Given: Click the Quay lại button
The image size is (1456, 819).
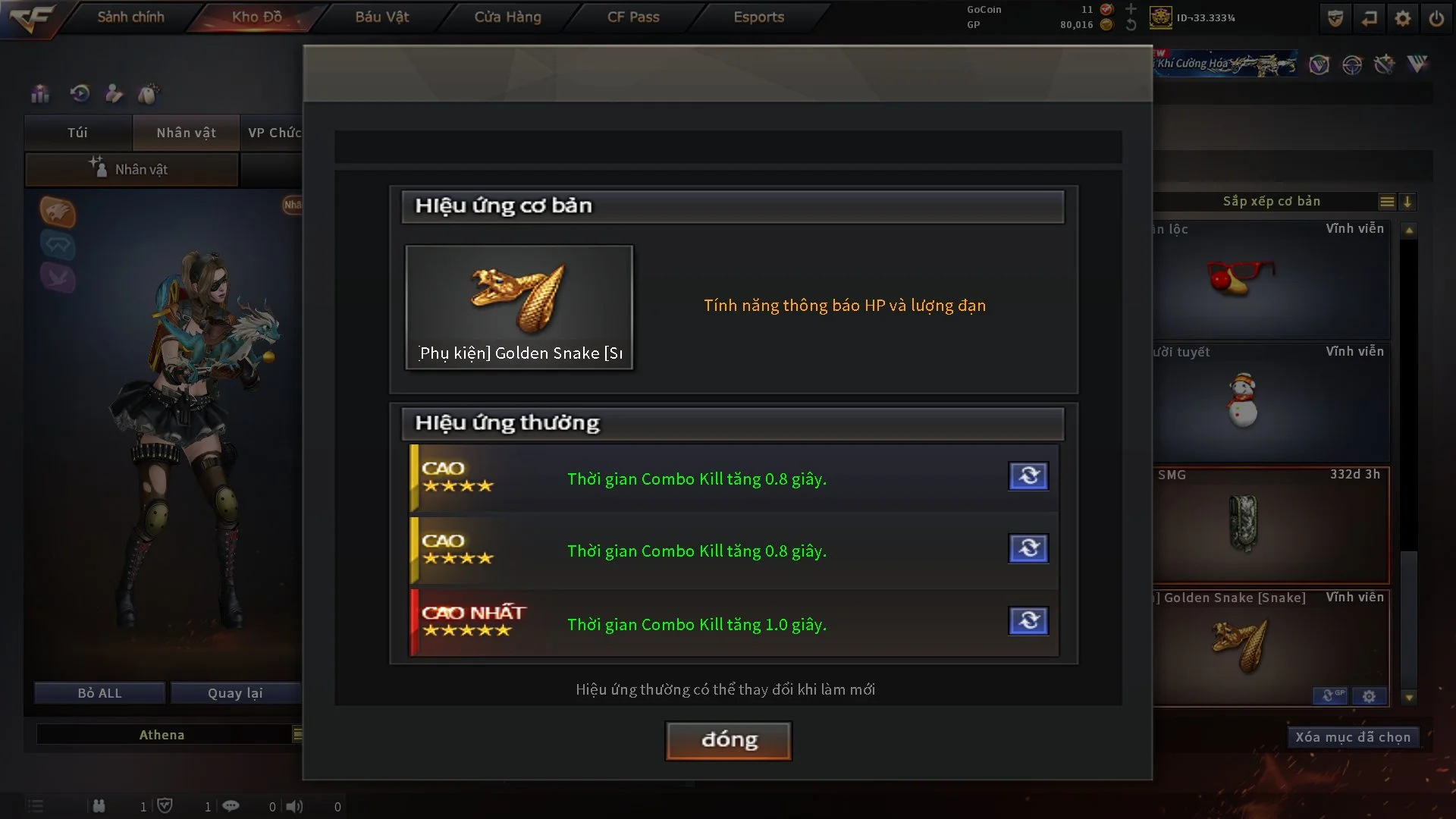Looking at the screenshot, I should pyautogui.click(x=235, y=693).
